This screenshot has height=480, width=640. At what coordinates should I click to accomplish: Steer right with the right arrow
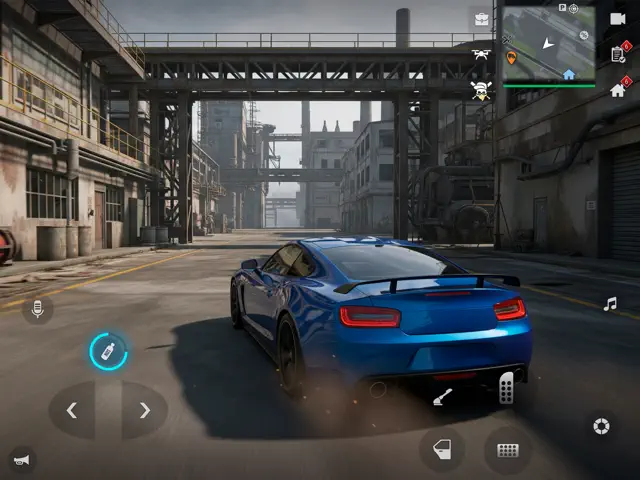coord(145,410)
